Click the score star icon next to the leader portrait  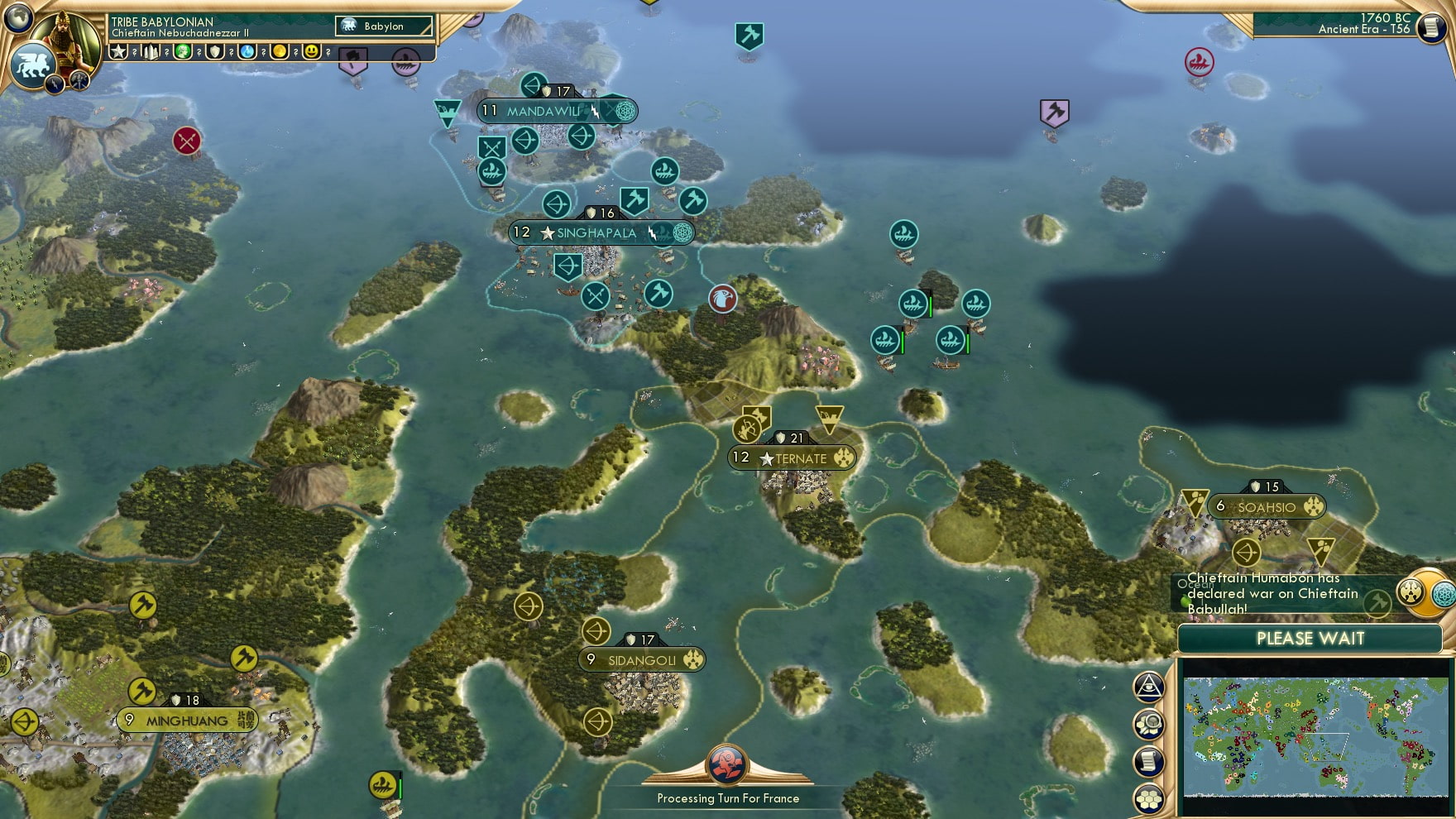pos(116,51)
